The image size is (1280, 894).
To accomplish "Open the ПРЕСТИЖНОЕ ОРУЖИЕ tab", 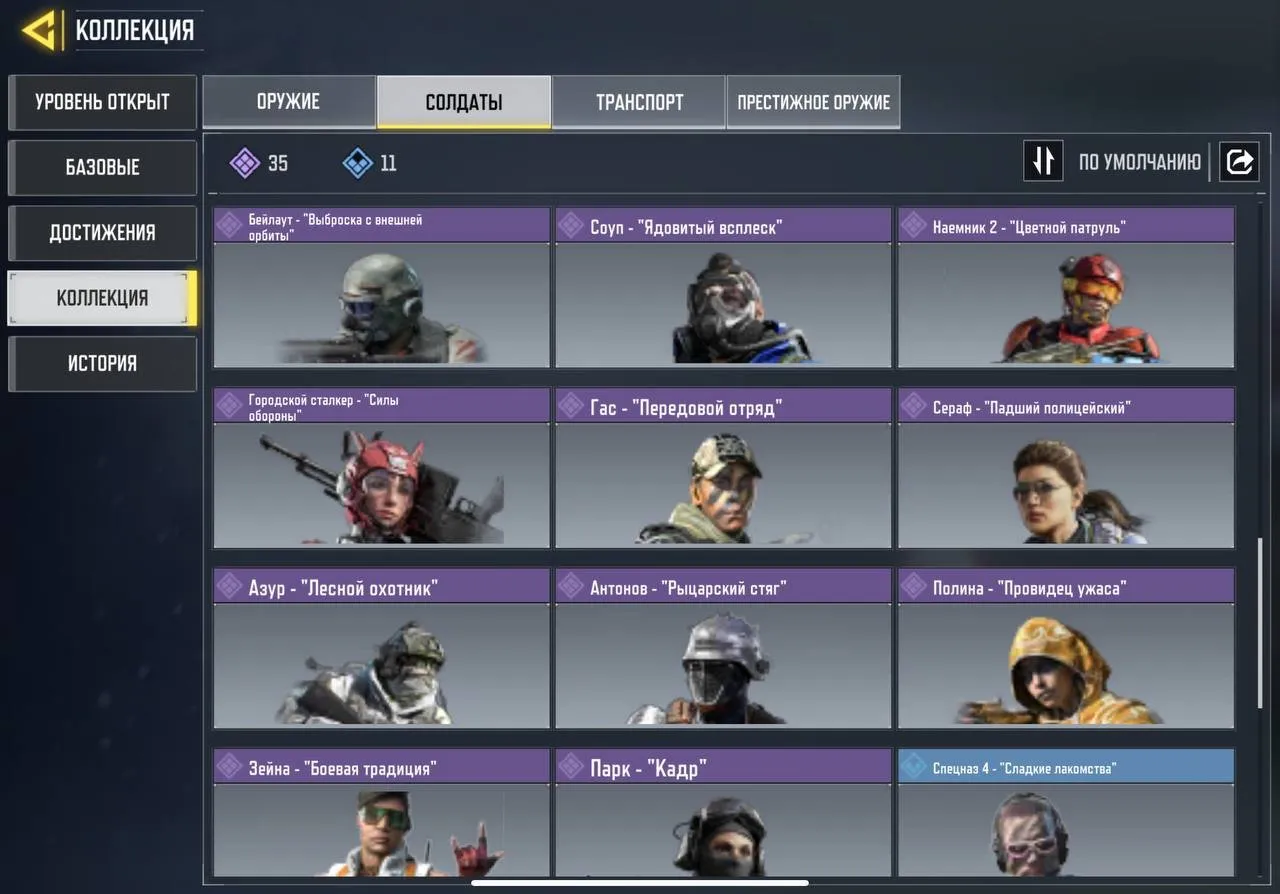I will 813,101.
